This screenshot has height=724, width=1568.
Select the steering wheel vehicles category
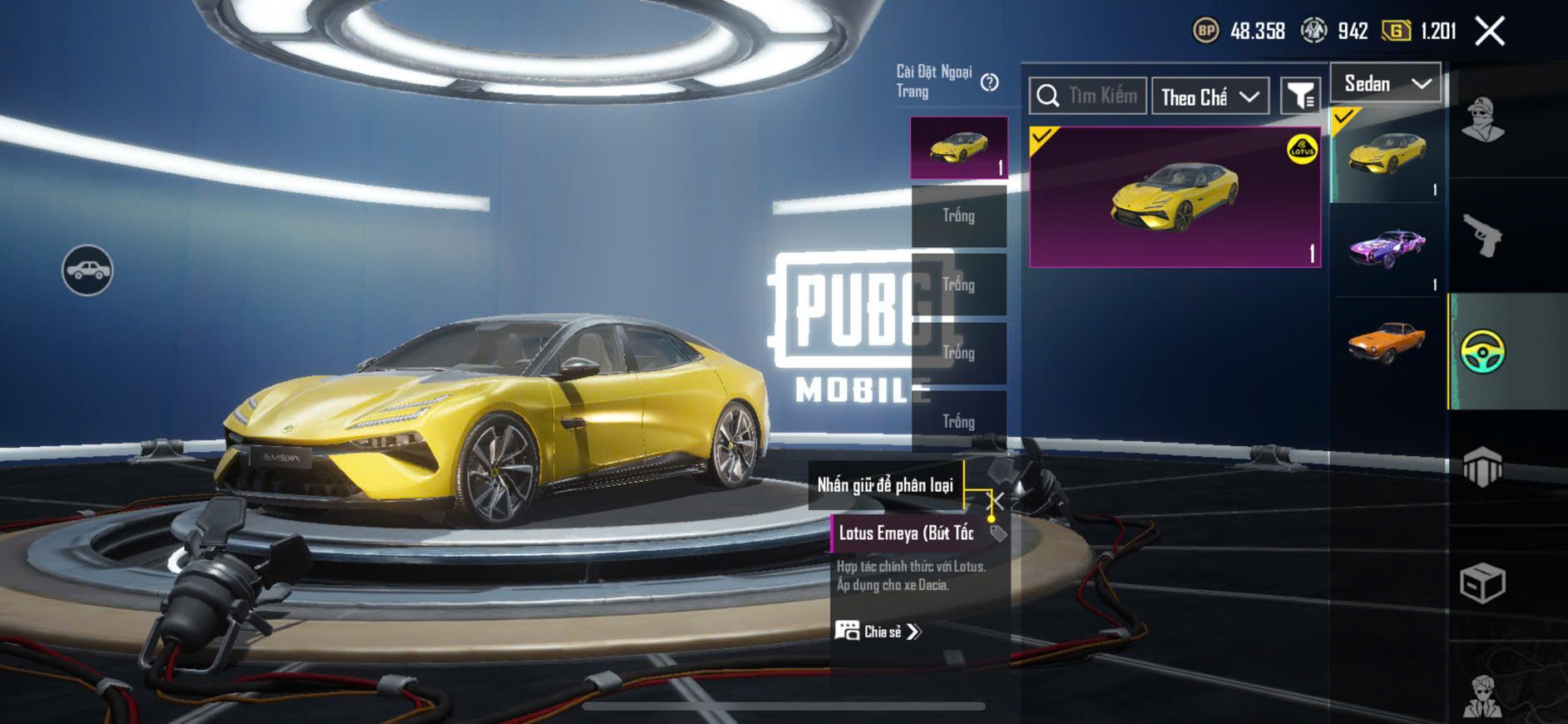[1482, 351]
